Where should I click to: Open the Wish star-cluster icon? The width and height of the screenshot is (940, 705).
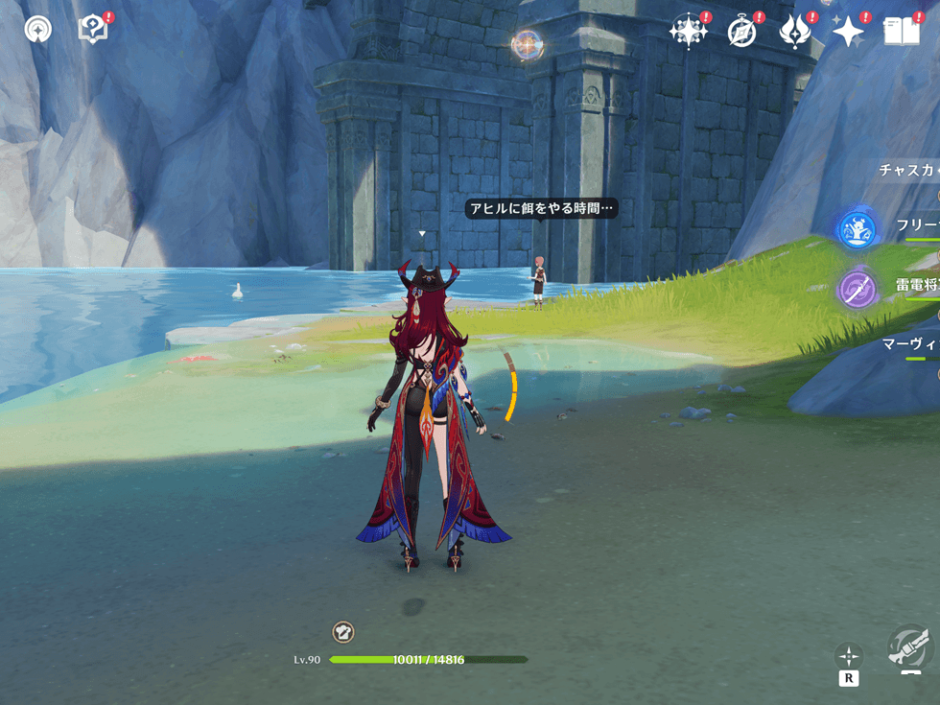tap(688, 31)
